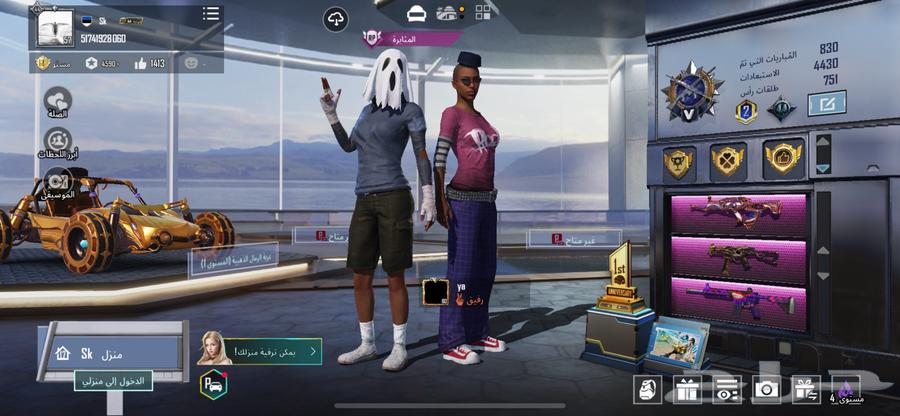Image resolution: width=900 pixels, height=416 pixels.
Task: Switch to the four-squares grid tab
Action: click(x=483, y=13)
